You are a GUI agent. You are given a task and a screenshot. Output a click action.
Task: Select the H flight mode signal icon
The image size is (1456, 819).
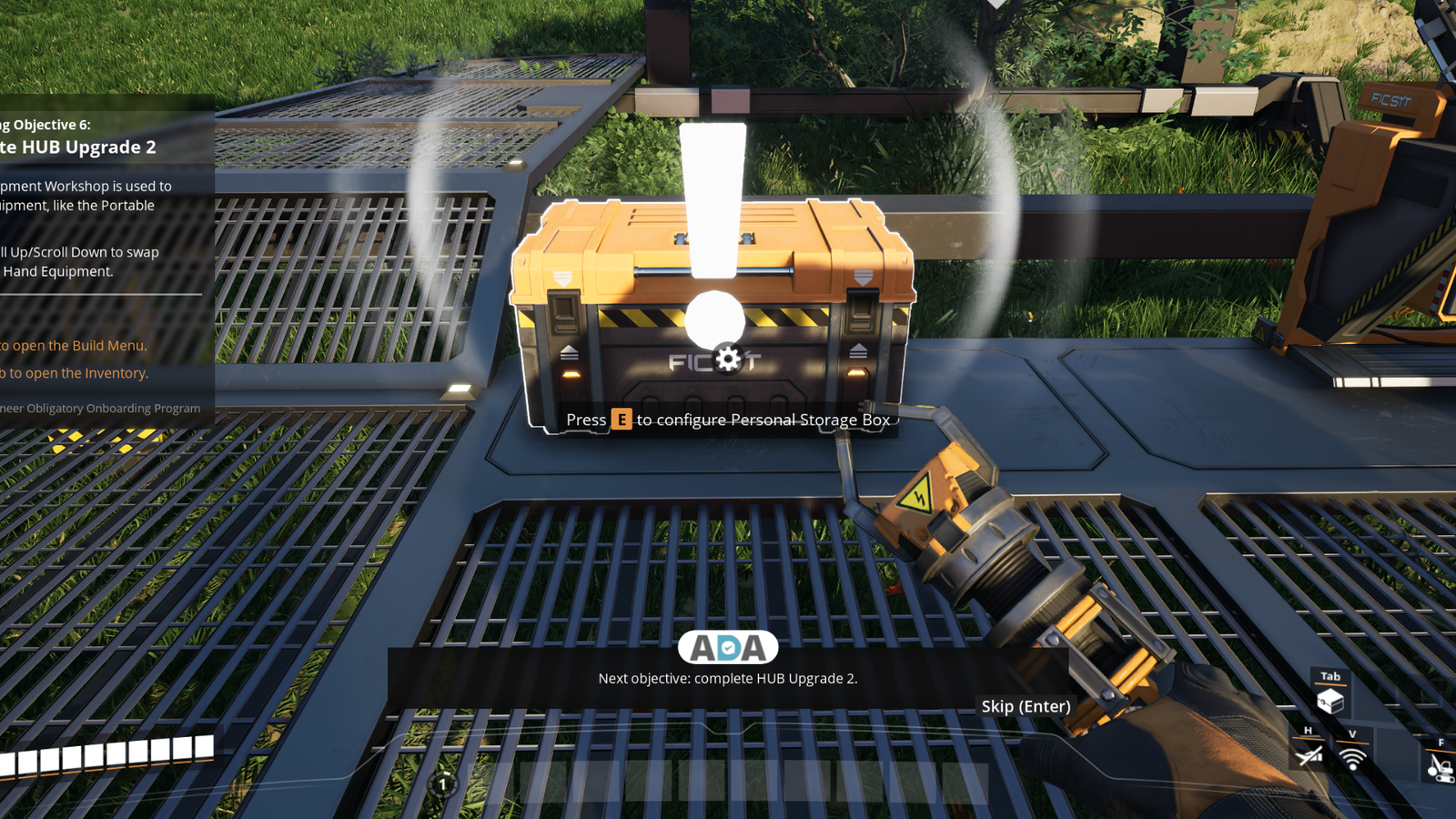coord(1308,757)
